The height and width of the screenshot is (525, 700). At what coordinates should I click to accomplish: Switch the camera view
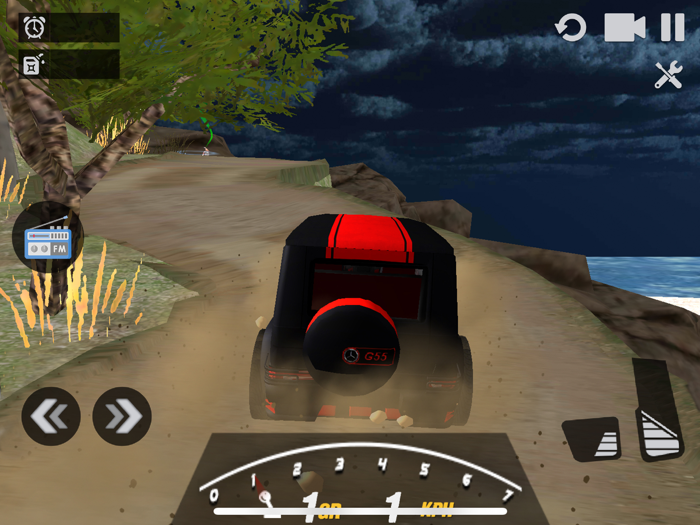click(x=624, y=27)
